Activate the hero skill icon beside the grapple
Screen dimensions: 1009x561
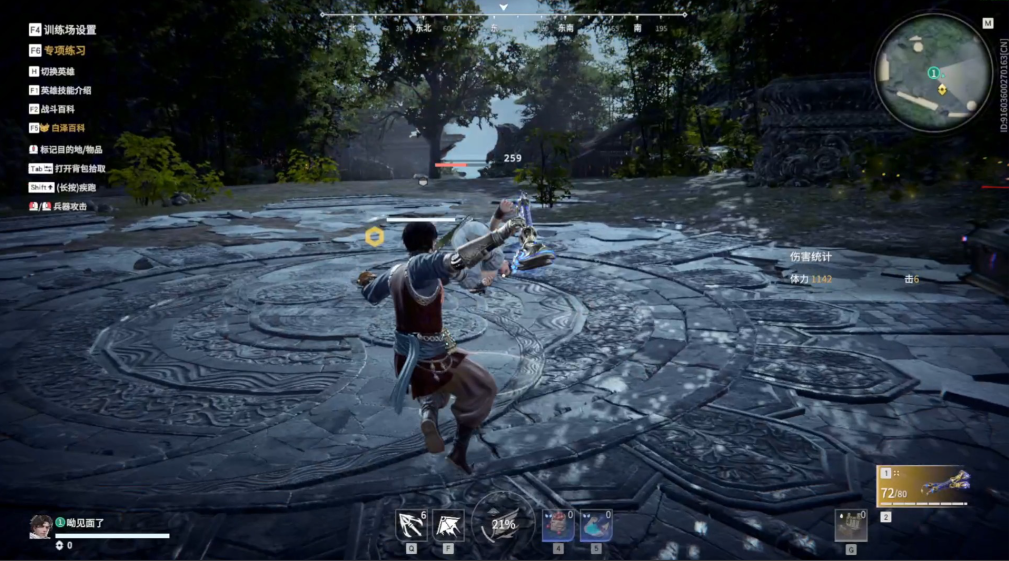447,525
